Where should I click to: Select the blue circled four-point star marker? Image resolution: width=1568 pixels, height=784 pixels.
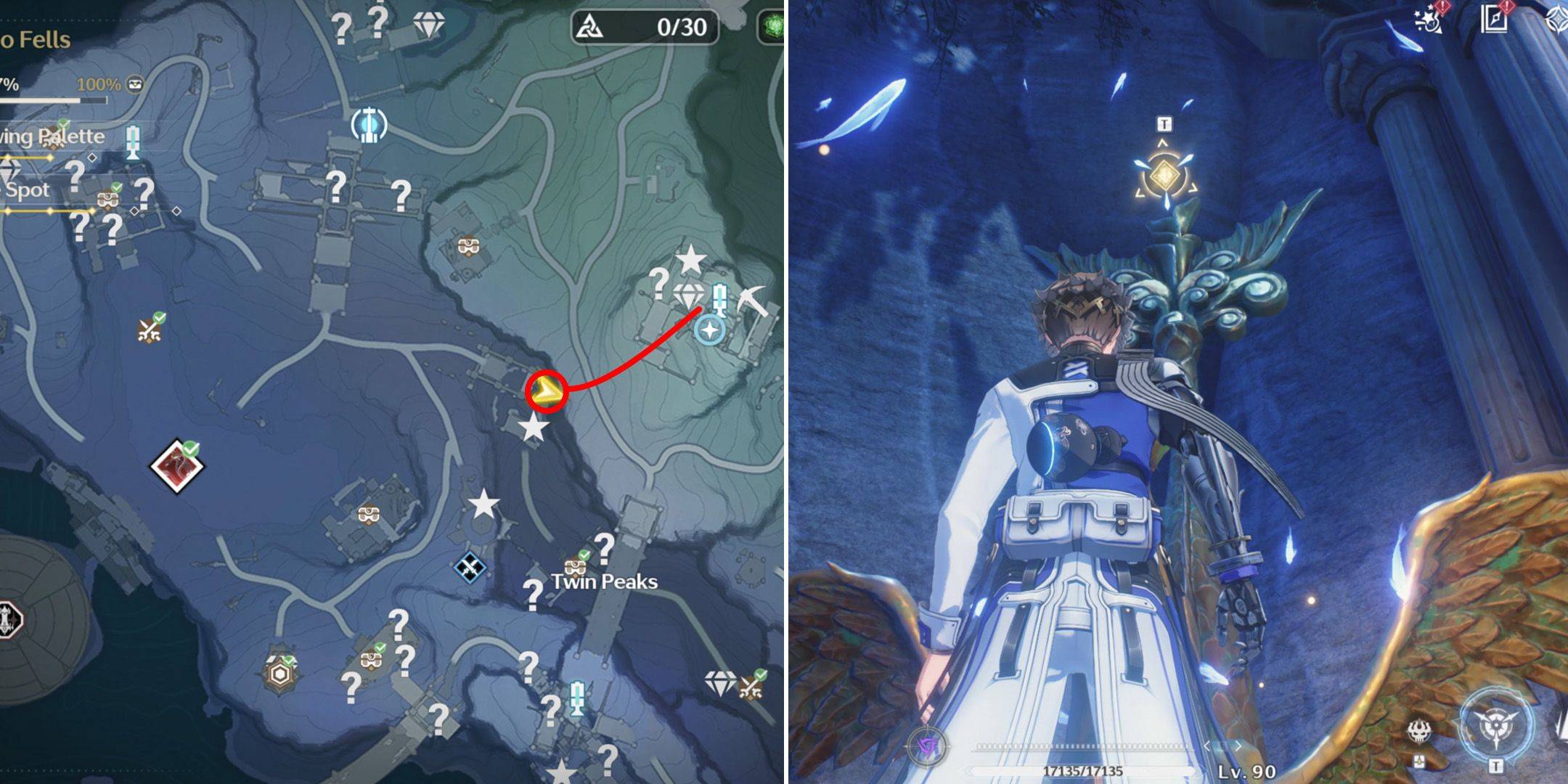pos(709,331)
